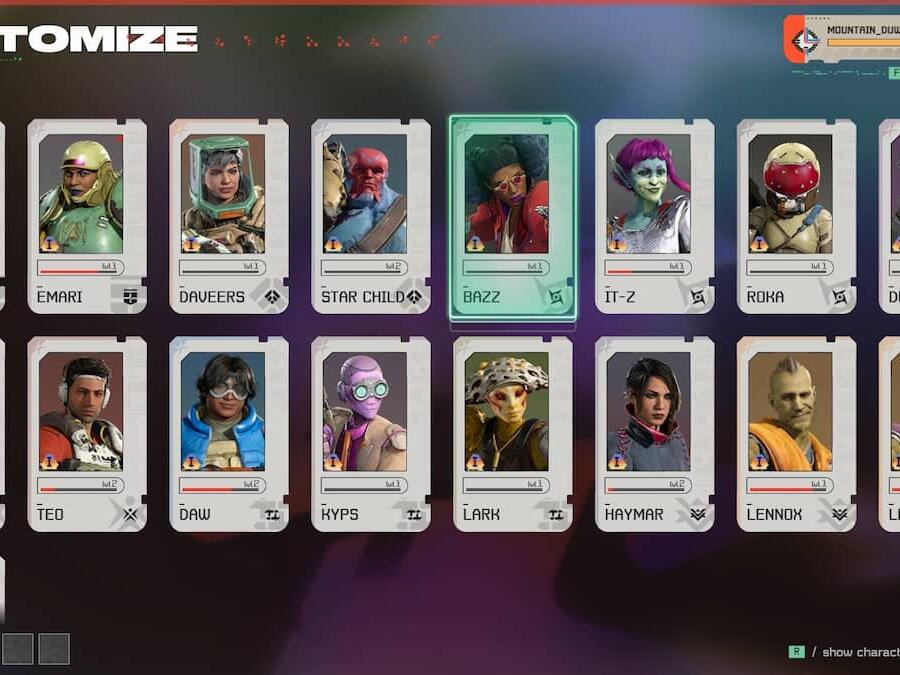Select the Daw character card
Image resolution: width=900 pixels, height=675 pixels.
(x=229, y=432)
